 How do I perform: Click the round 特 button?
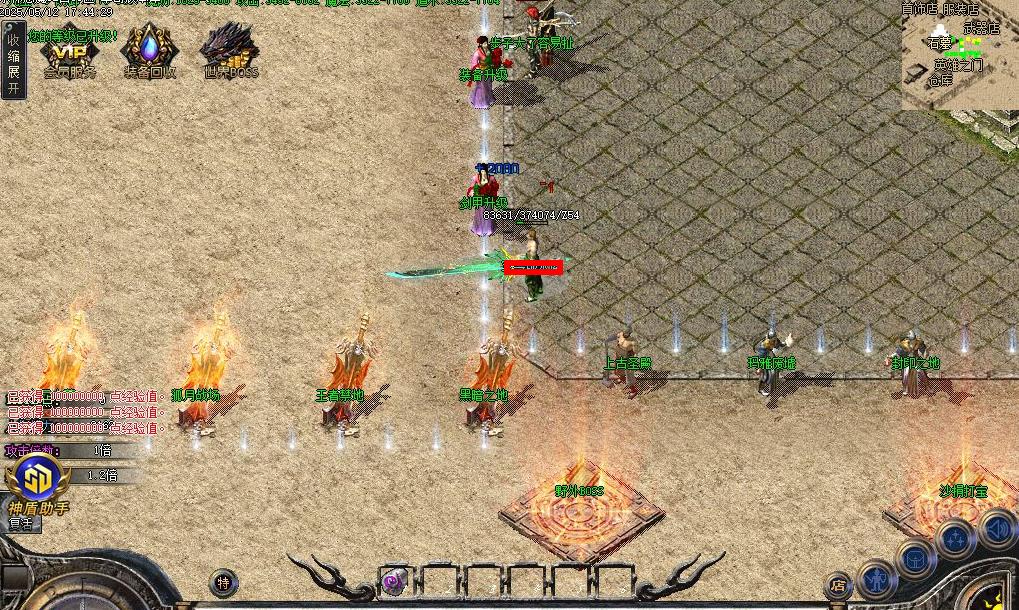click(224, 583)
